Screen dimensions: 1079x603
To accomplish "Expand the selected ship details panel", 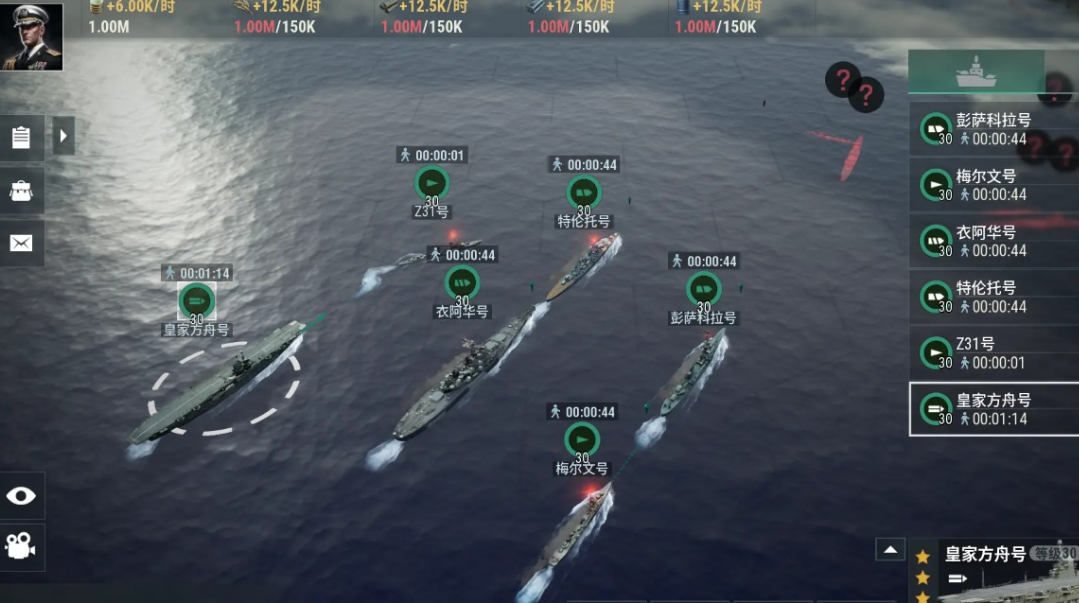I will 890,549.
